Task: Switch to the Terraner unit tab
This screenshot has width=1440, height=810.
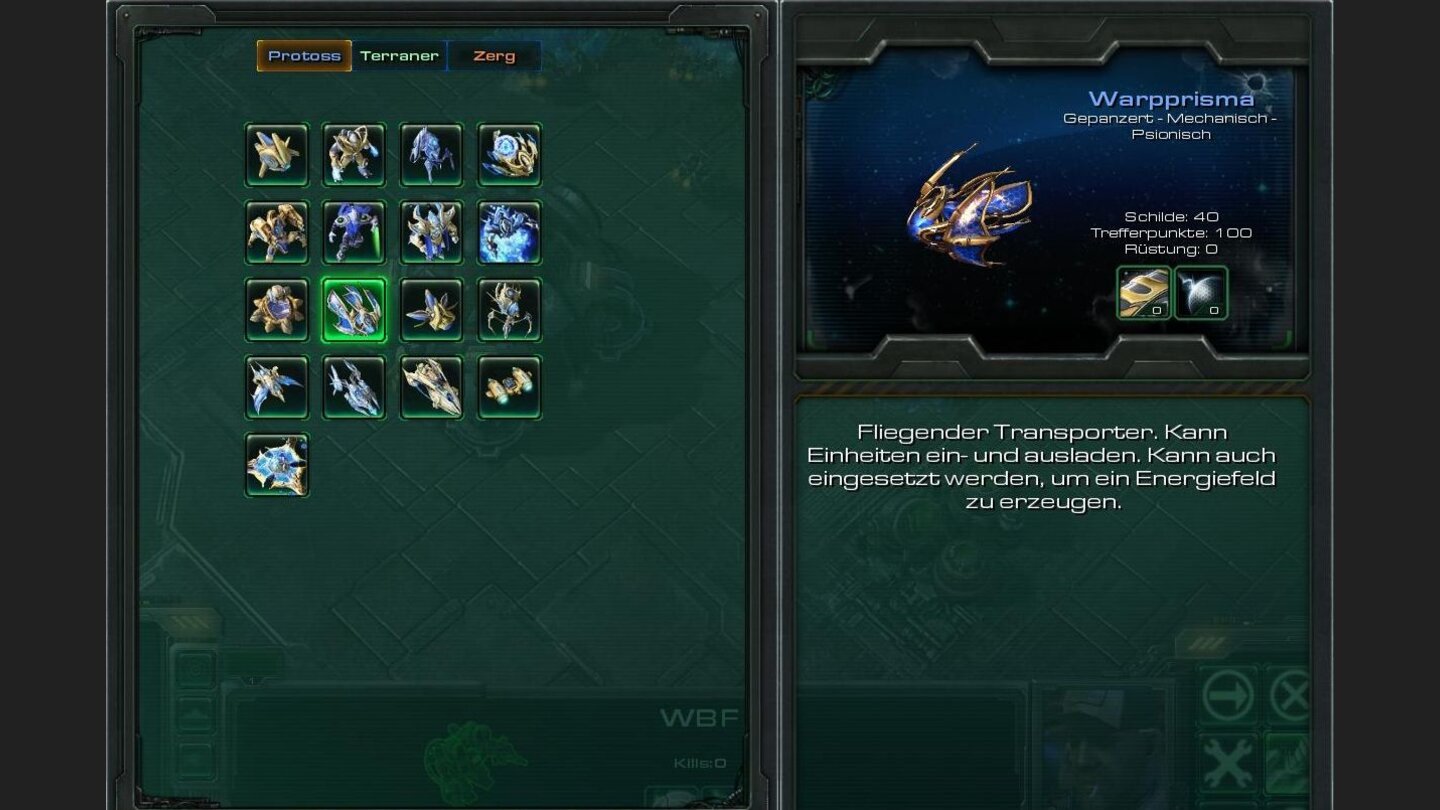Action: tap(399, 56)
